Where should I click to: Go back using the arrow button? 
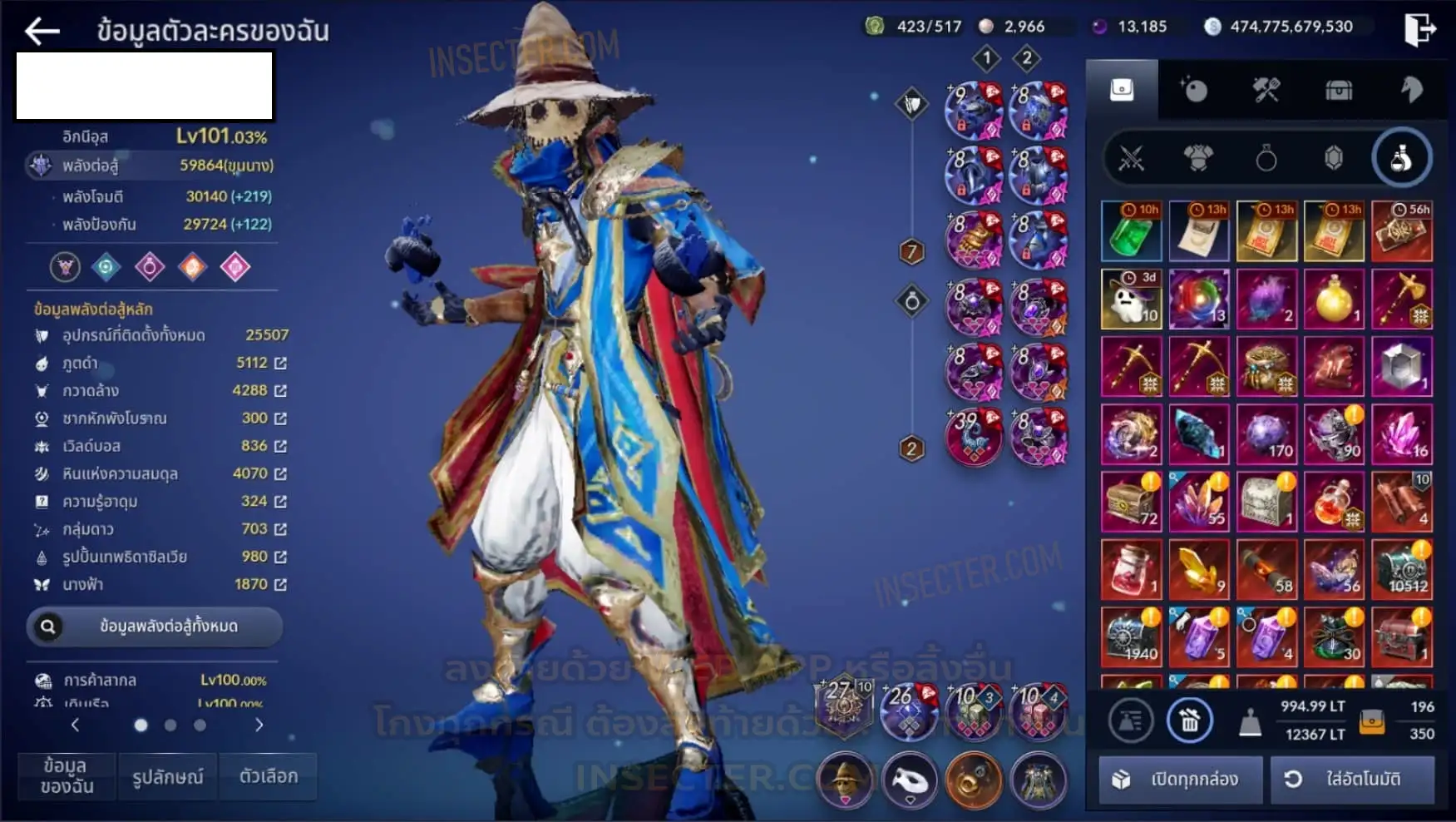pyautogui.click(x=42, y=32)
